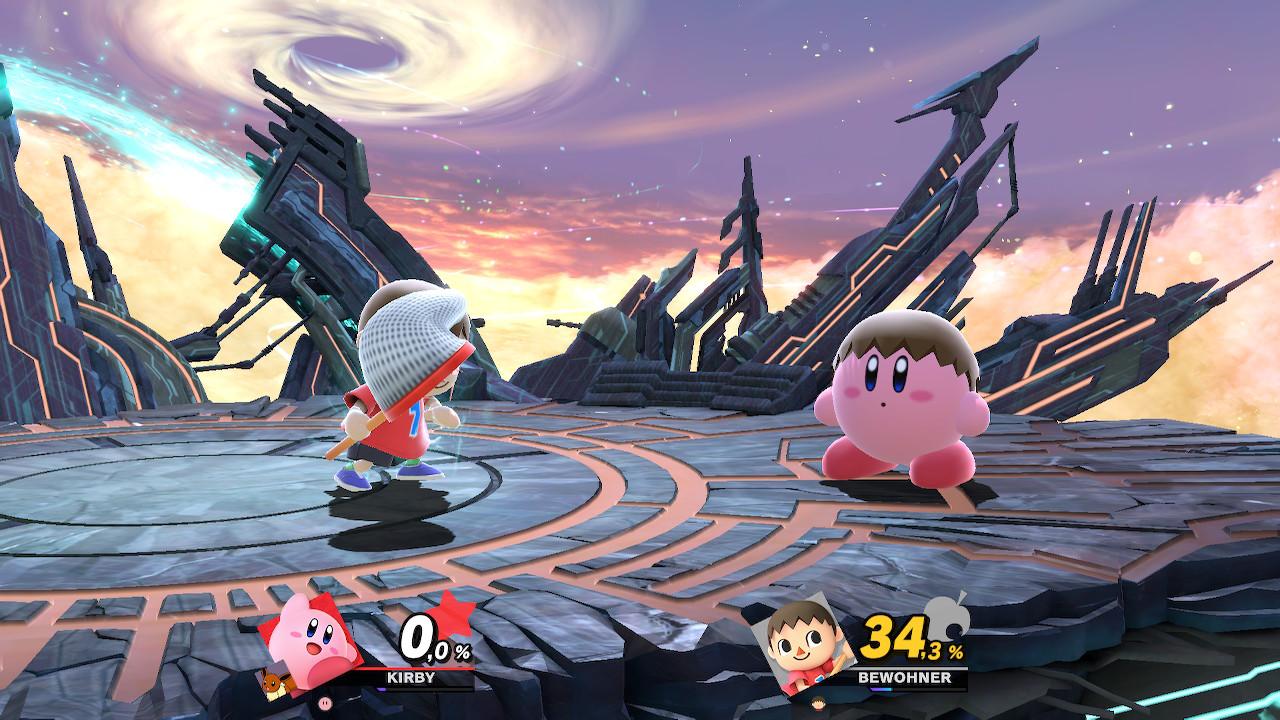Viewport: 1280px width, 720px height.
Task: Click the Villager stock life icon
Action: coord(818,701)
